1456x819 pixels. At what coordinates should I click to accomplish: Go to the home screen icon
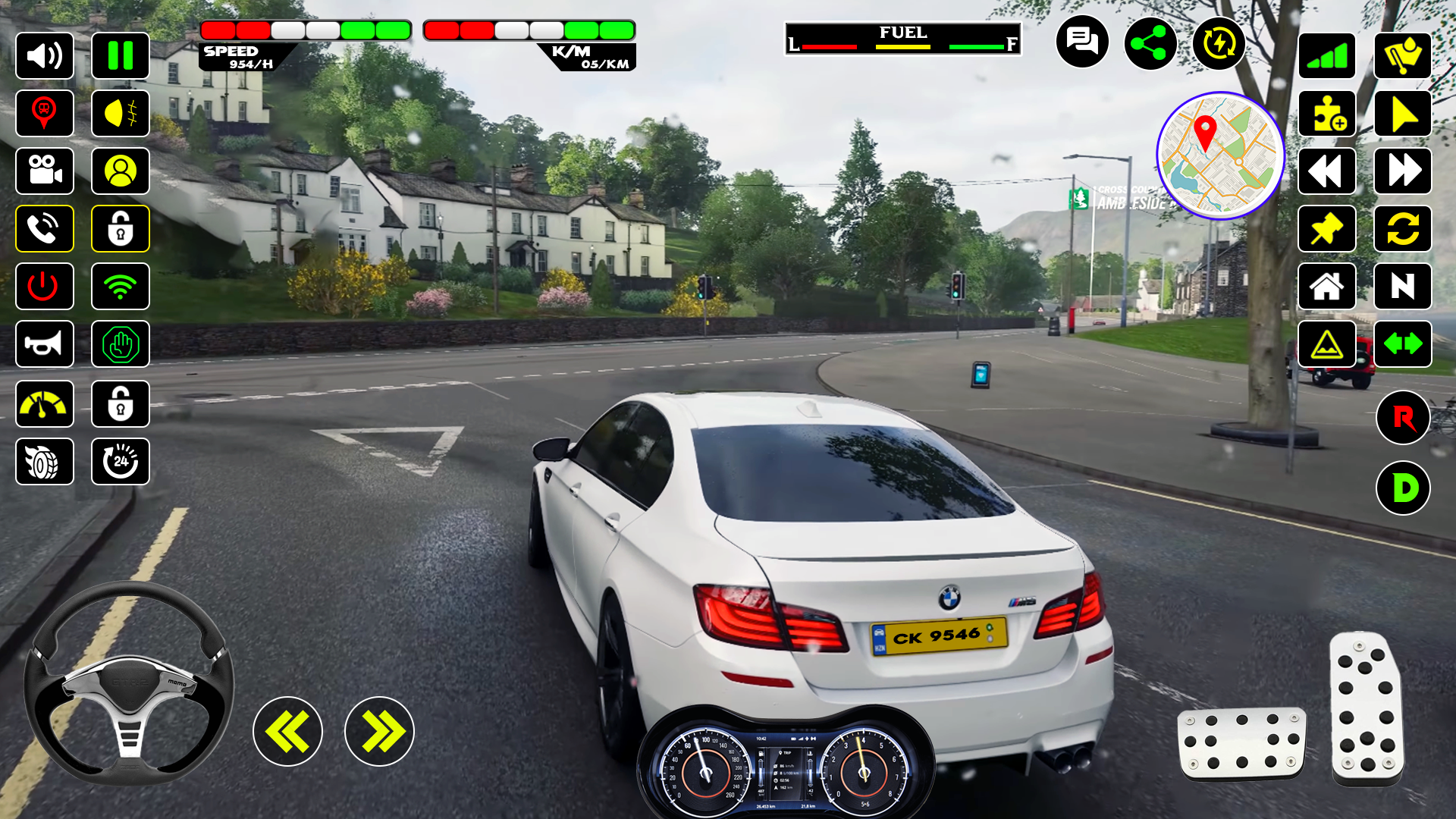click(1327, 287)
